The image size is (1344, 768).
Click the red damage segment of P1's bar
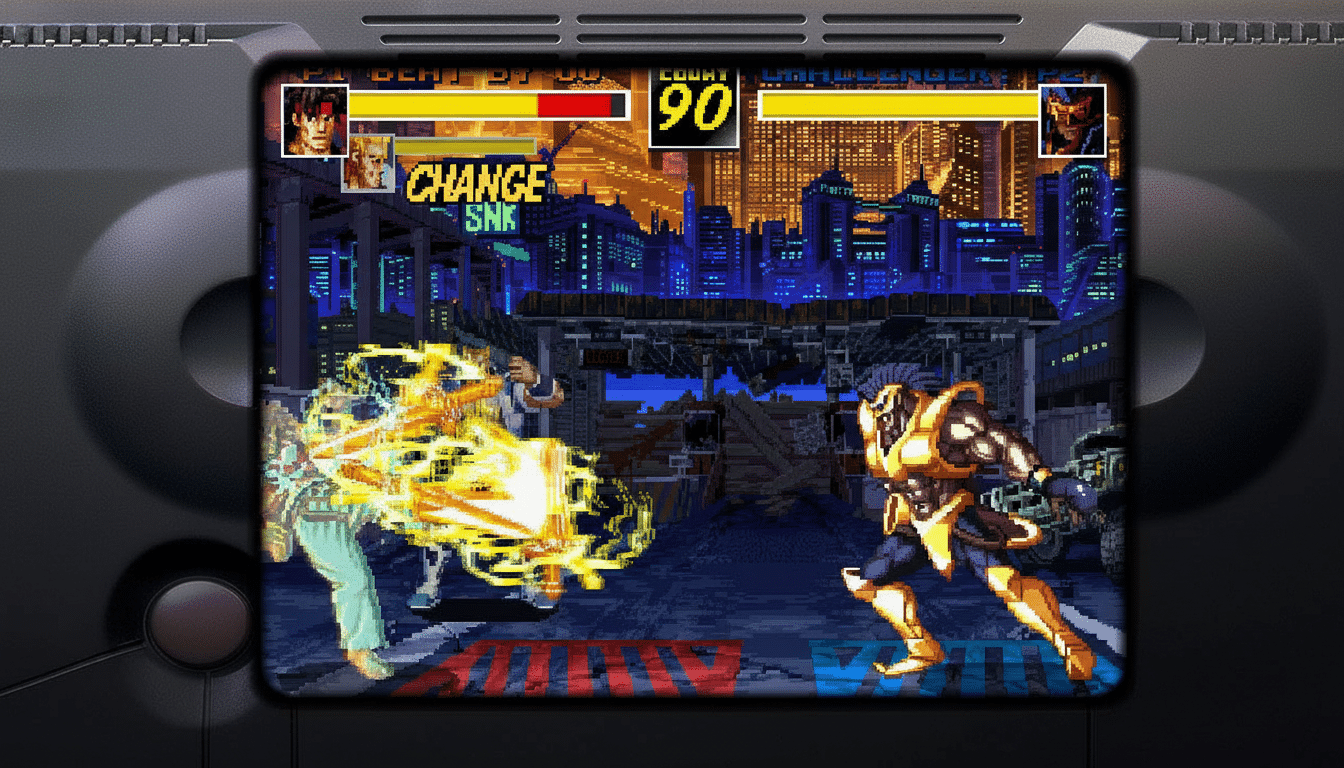(x=575, y=105)
